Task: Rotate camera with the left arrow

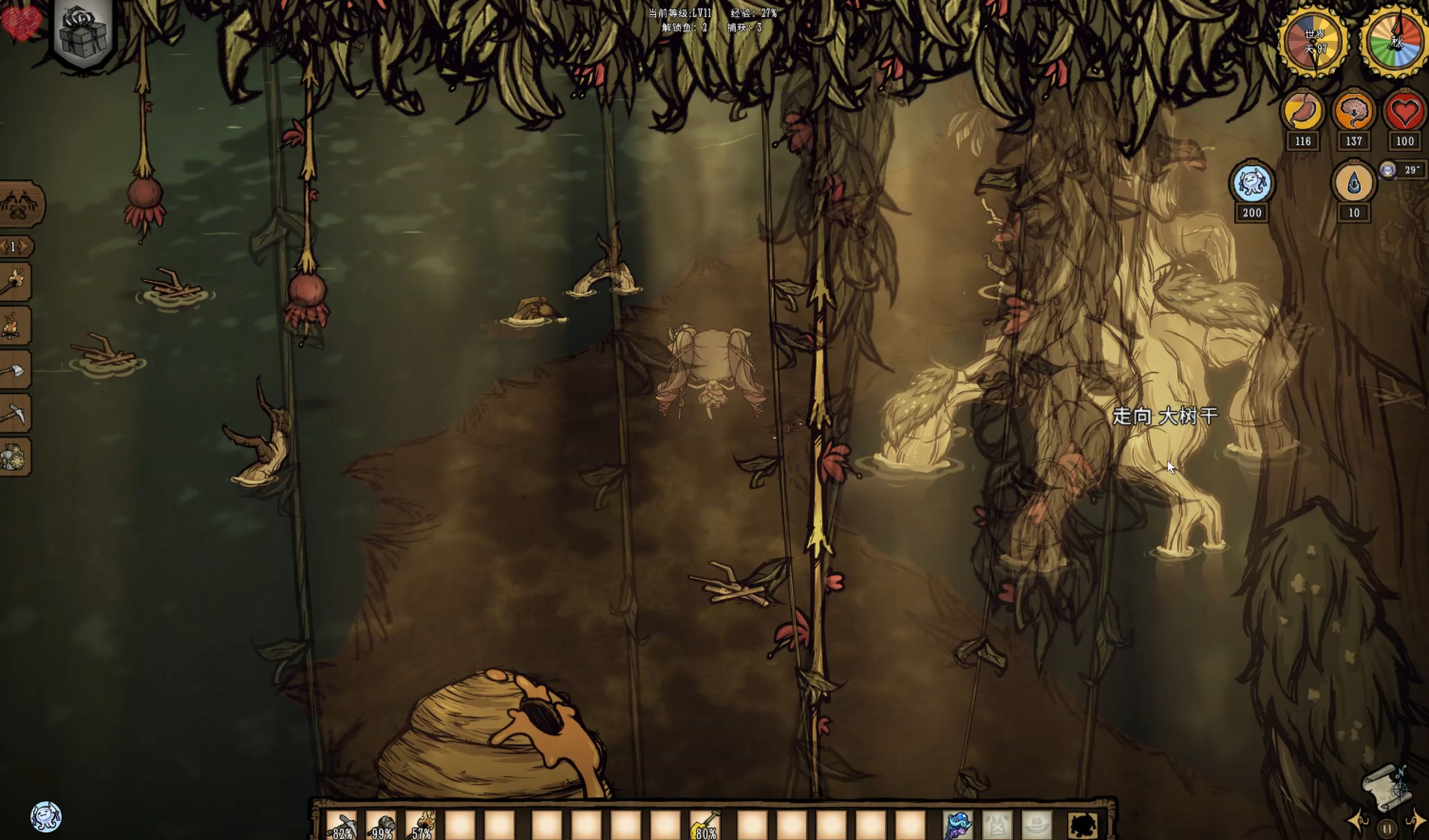Action: 1358,820
